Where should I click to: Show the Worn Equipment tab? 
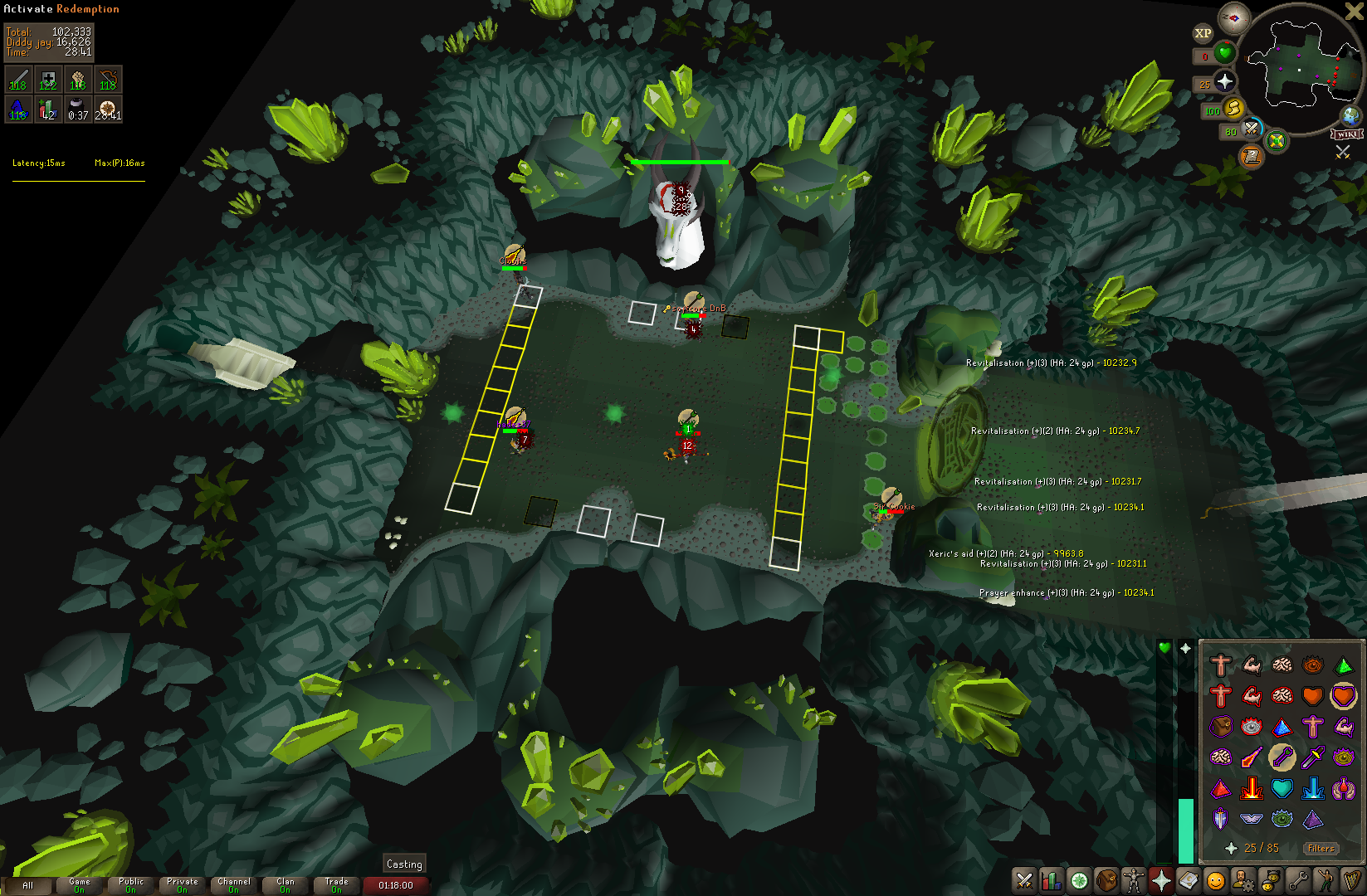(1134, 880)
